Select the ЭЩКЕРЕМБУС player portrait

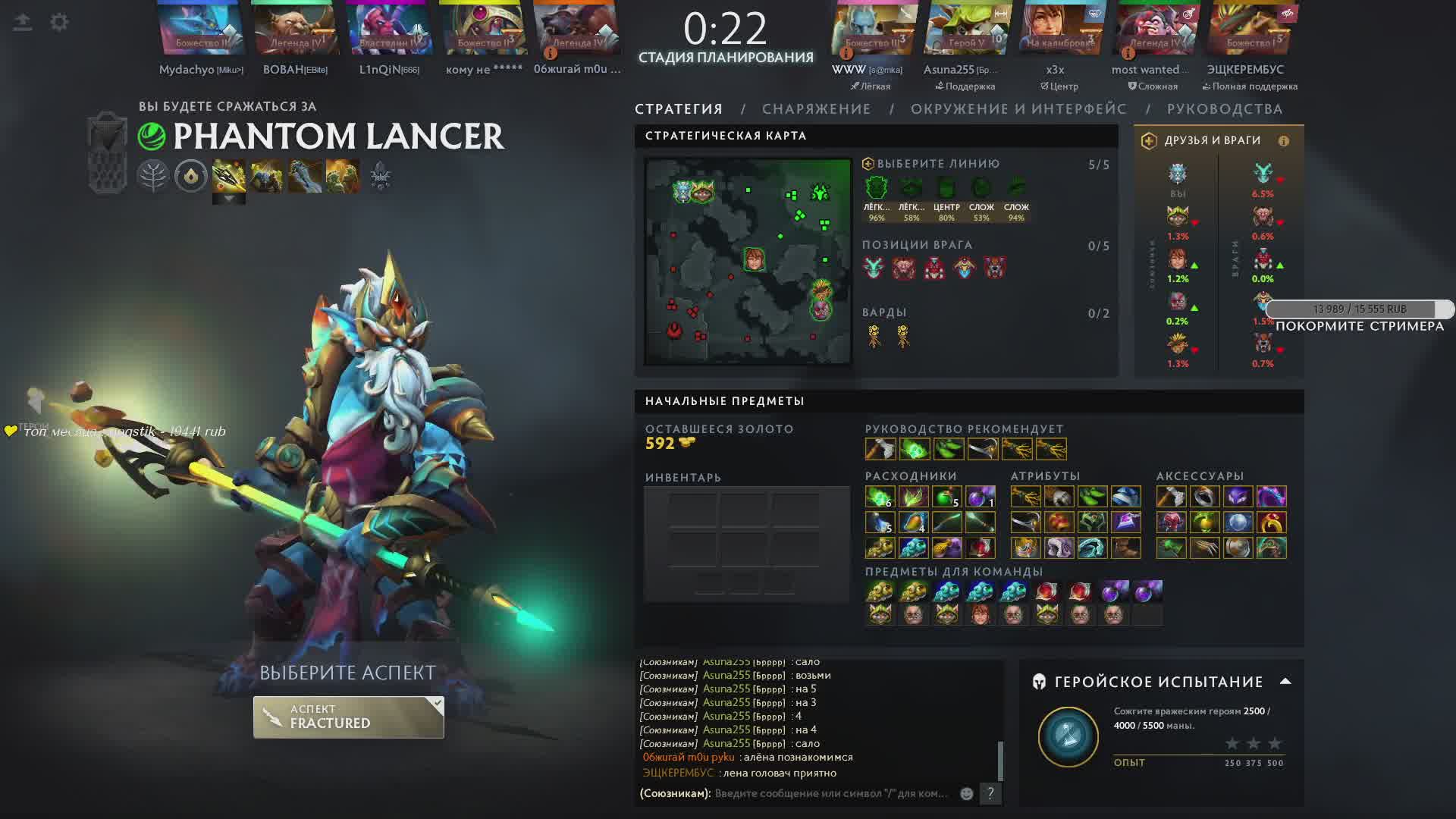click(1245, 30)
